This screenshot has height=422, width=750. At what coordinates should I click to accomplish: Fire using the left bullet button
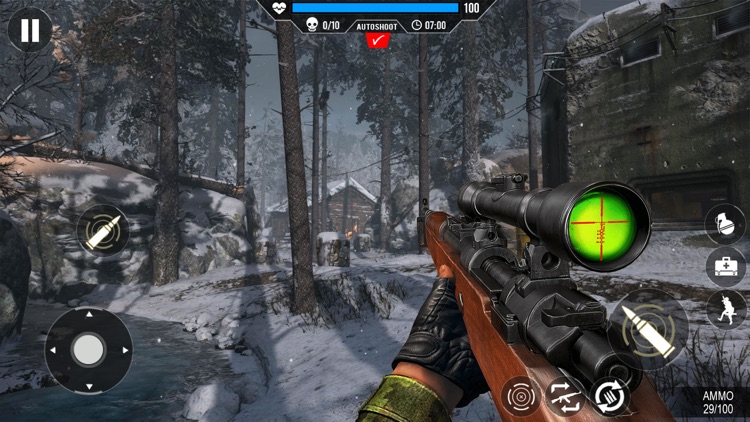(103, 231)
